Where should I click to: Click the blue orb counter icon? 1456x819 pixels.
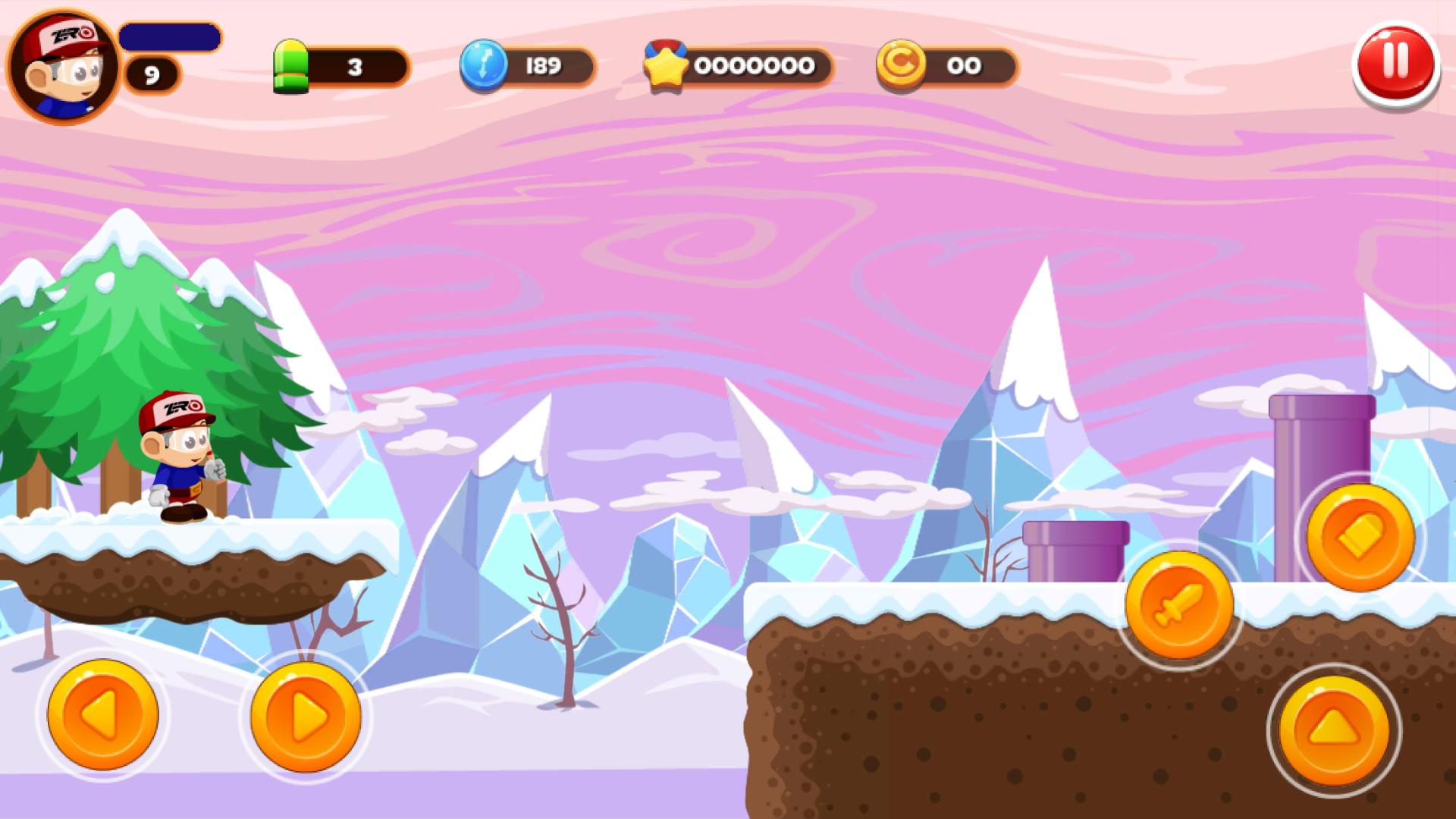click(x=484, y=67)
